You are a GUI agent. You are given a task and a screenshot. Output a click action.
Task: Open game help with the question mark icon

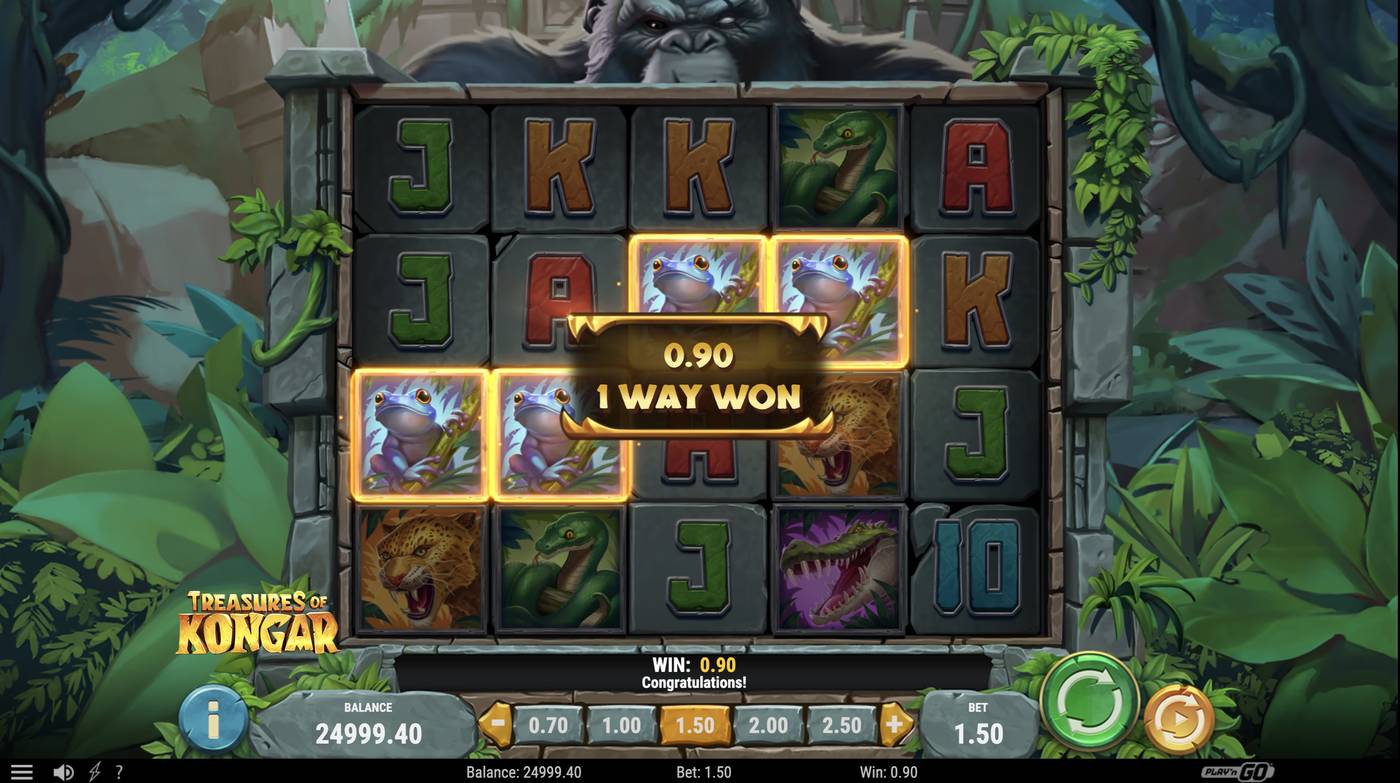click(x=119, y=770)
